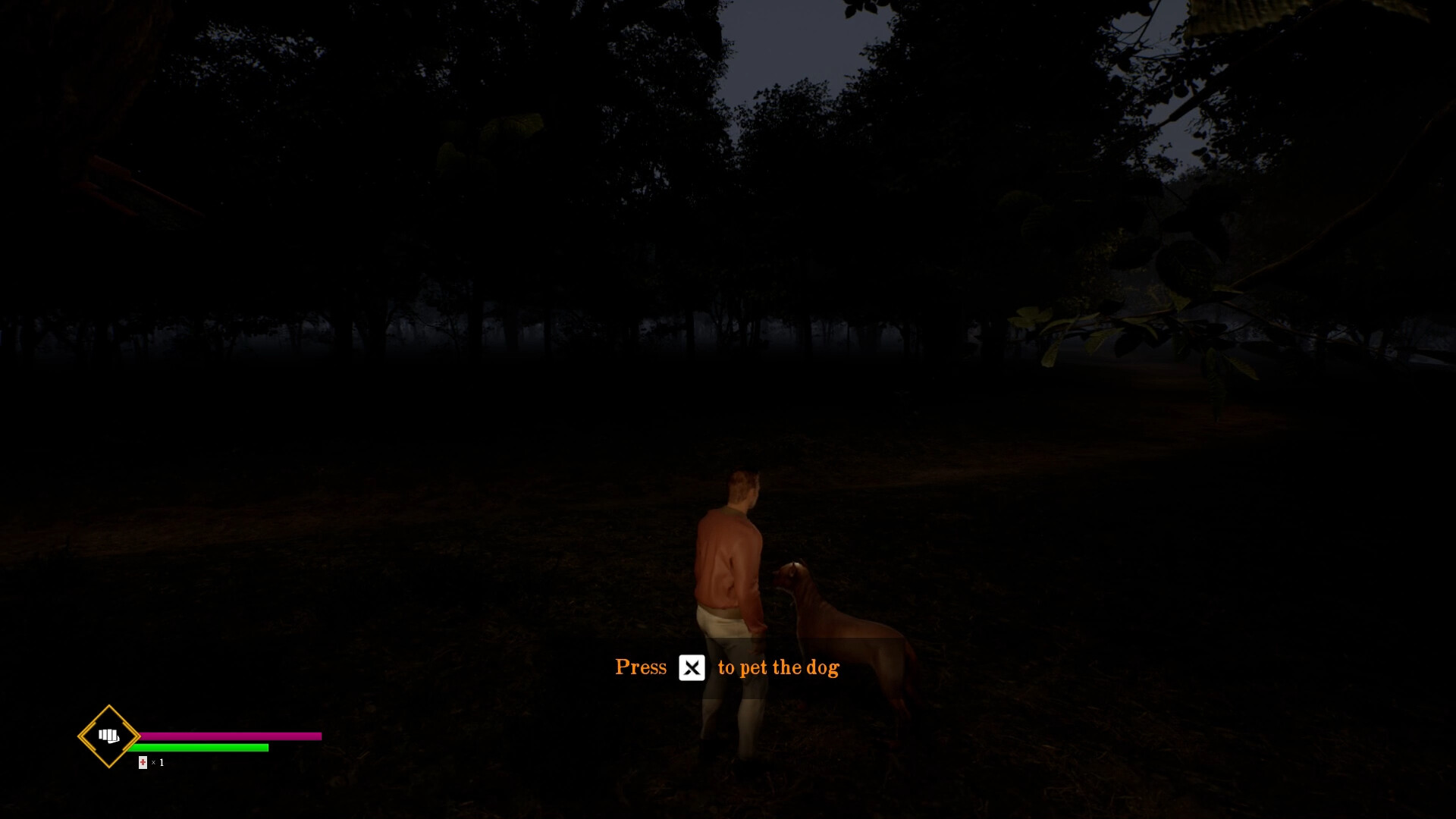Click the magenta stamina bar
Image resolution: width=1456 pixels, height=819 pixels.
(x=231, y=736)
